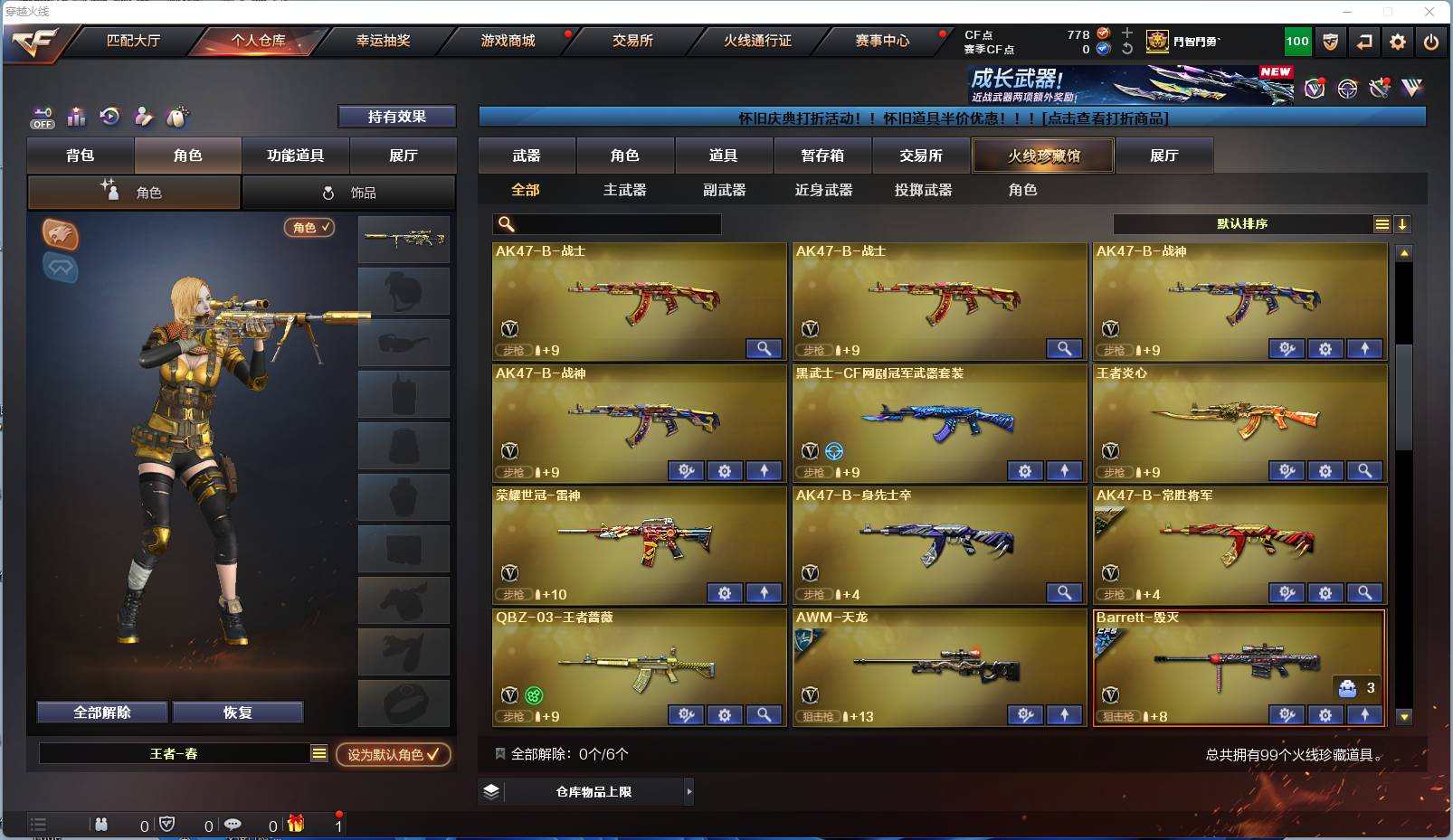Click the wrench tool icon with red notification dot
The image size is (1453, 840).
click(x=1379, y=88)
